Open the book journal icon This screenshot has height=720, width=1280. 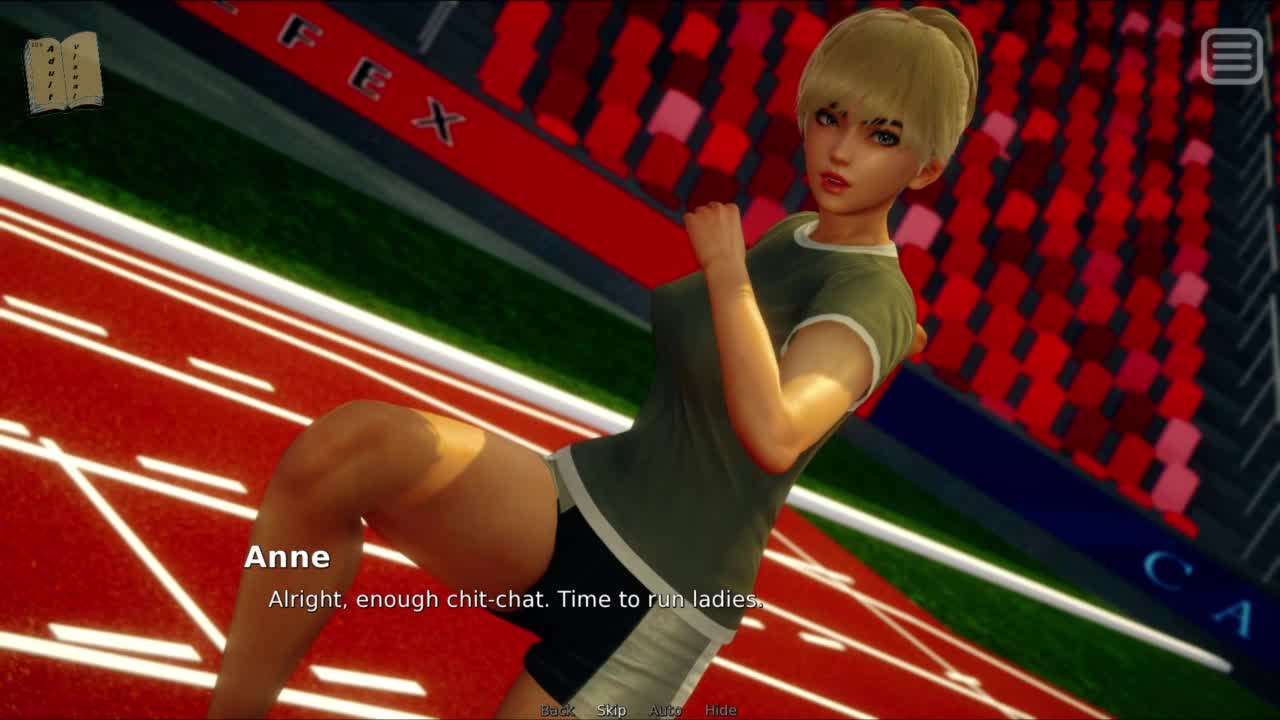tap(64, 72)
